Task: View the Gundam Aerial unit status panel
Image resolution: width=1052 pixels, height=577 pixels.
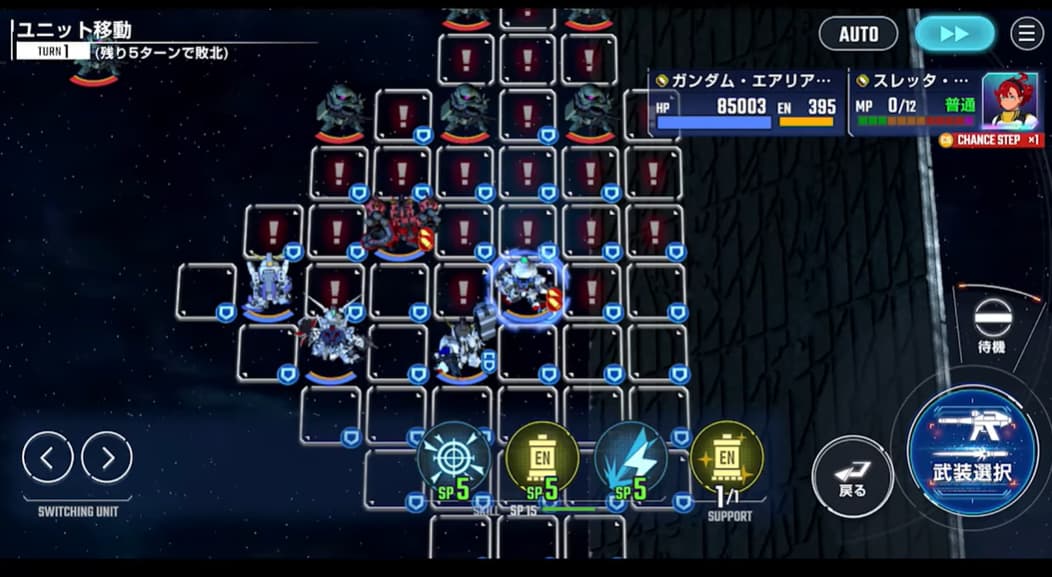Action: pos(746,101)
